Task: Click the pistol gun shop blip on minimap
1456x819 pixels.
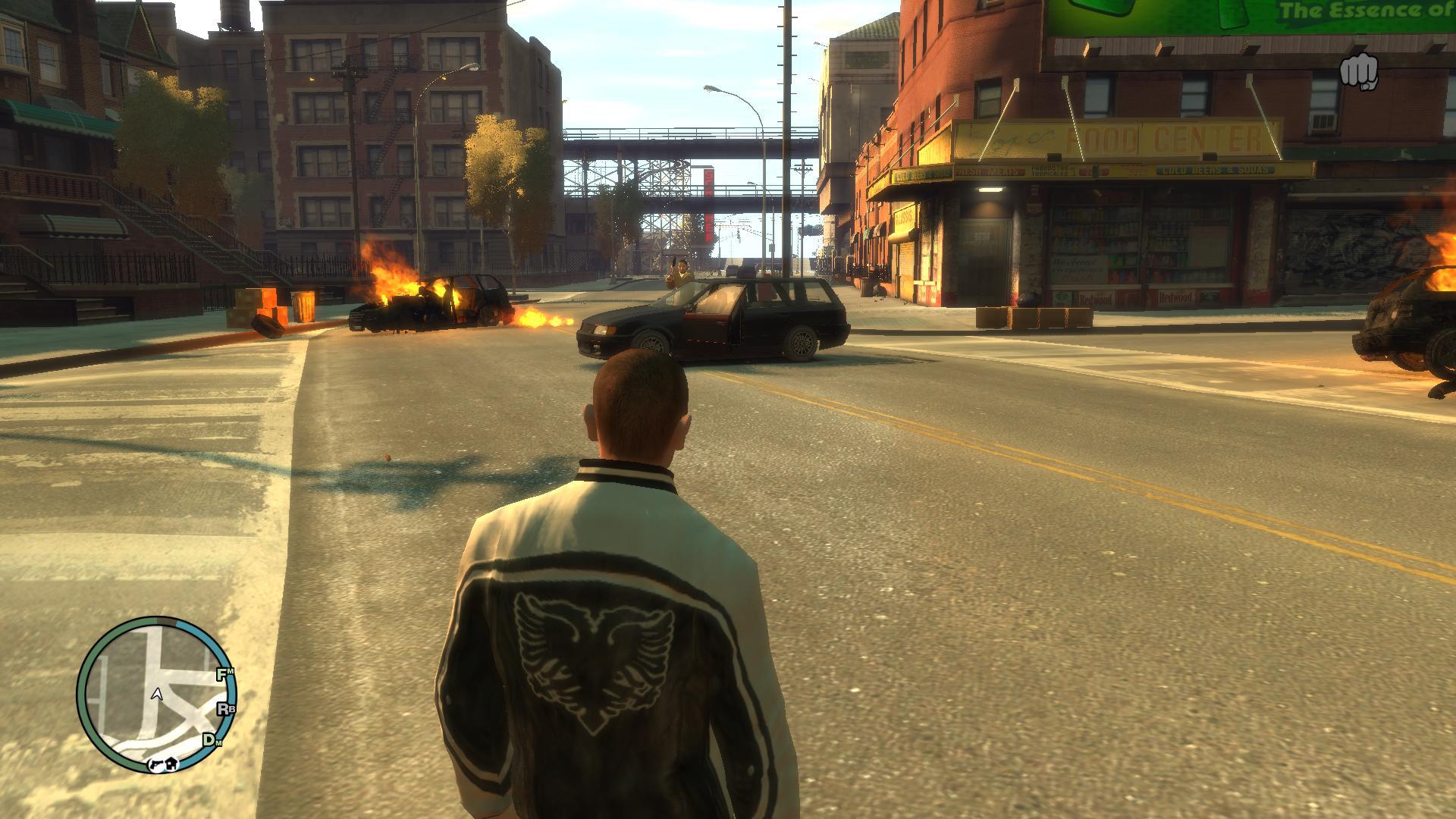Action: 157,764
